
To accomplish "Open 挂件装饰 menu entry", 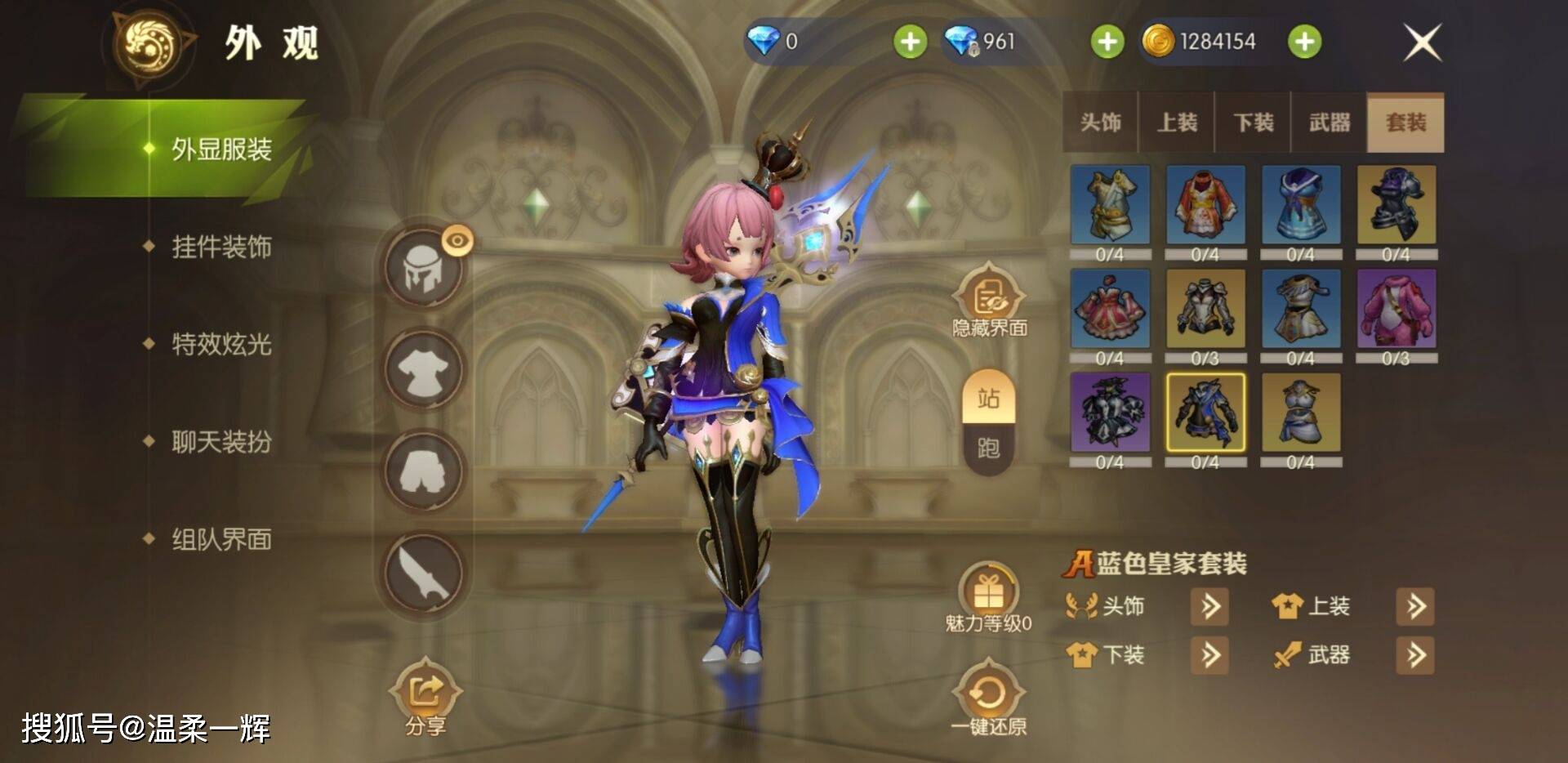I will coord(220,247).
